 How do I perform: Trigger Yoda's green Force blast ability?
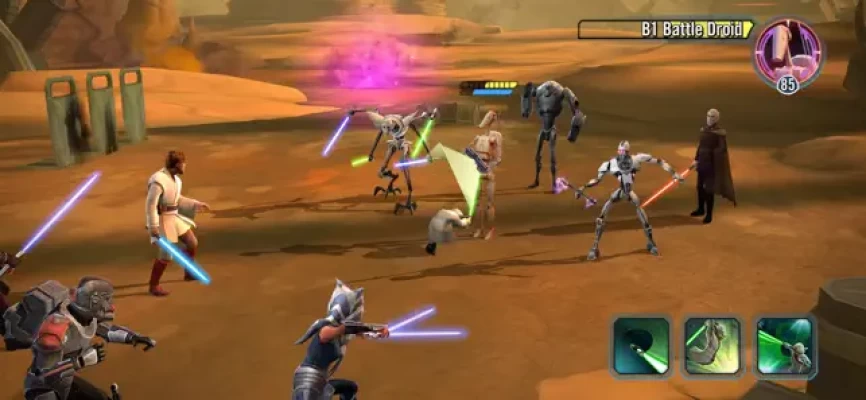(785, 346)
